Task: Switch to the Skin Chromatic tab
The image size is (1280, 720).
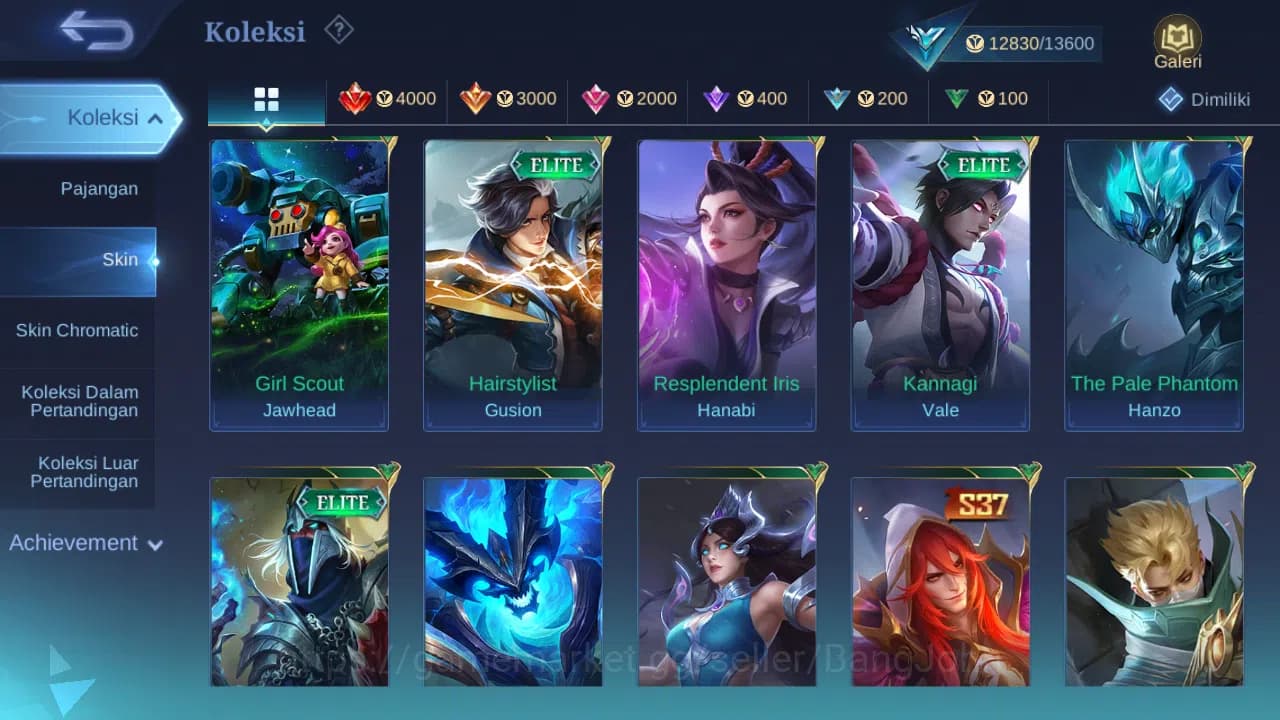Action: click(77, 330)
